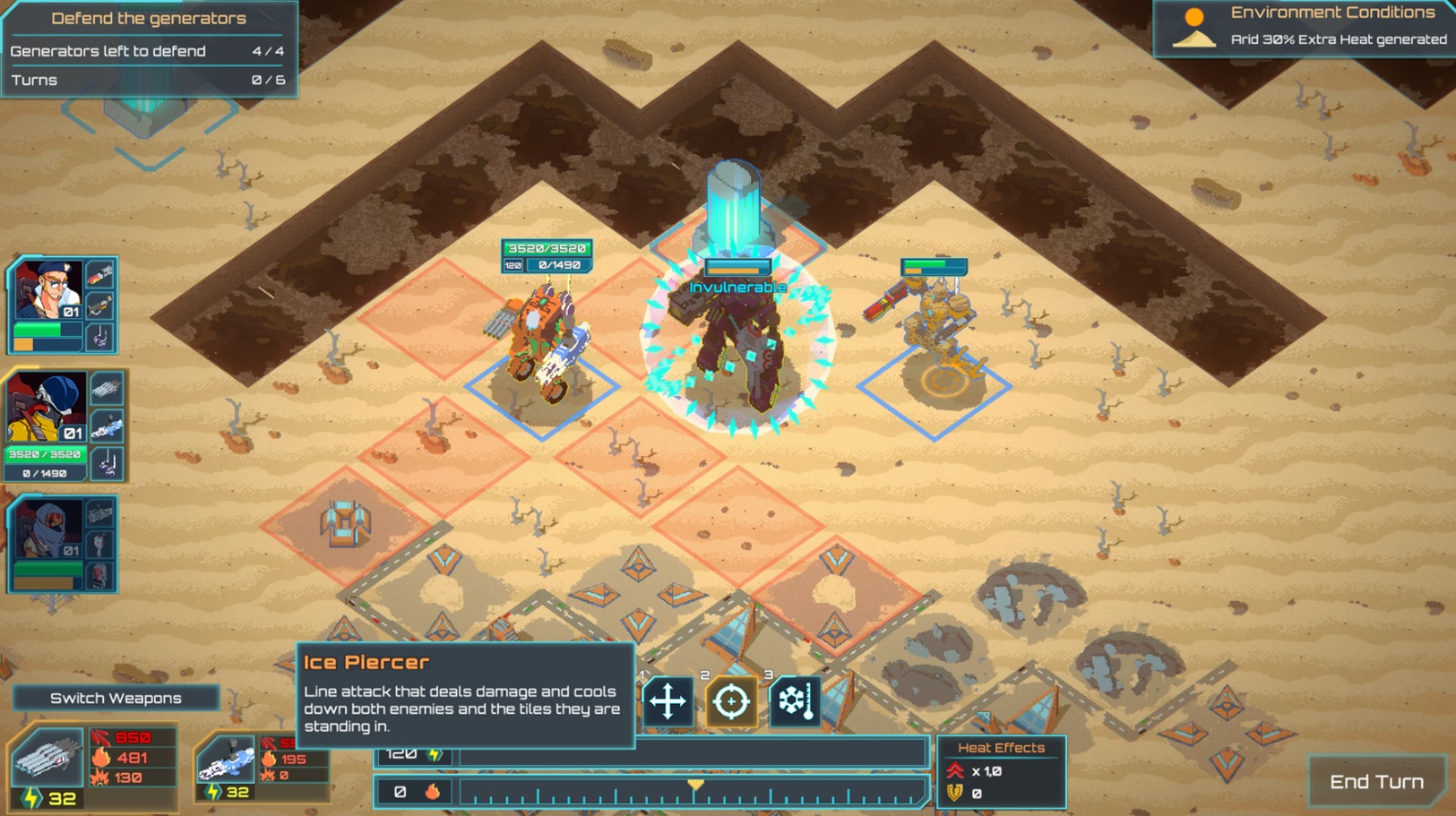Select the targeting attack ability numbered 2

[x=731, y=701]
